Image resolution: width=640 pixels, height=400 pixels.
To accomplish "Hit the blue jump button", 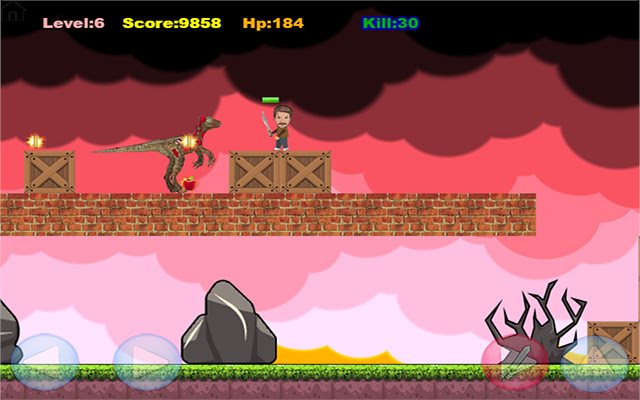I will 597,361.
